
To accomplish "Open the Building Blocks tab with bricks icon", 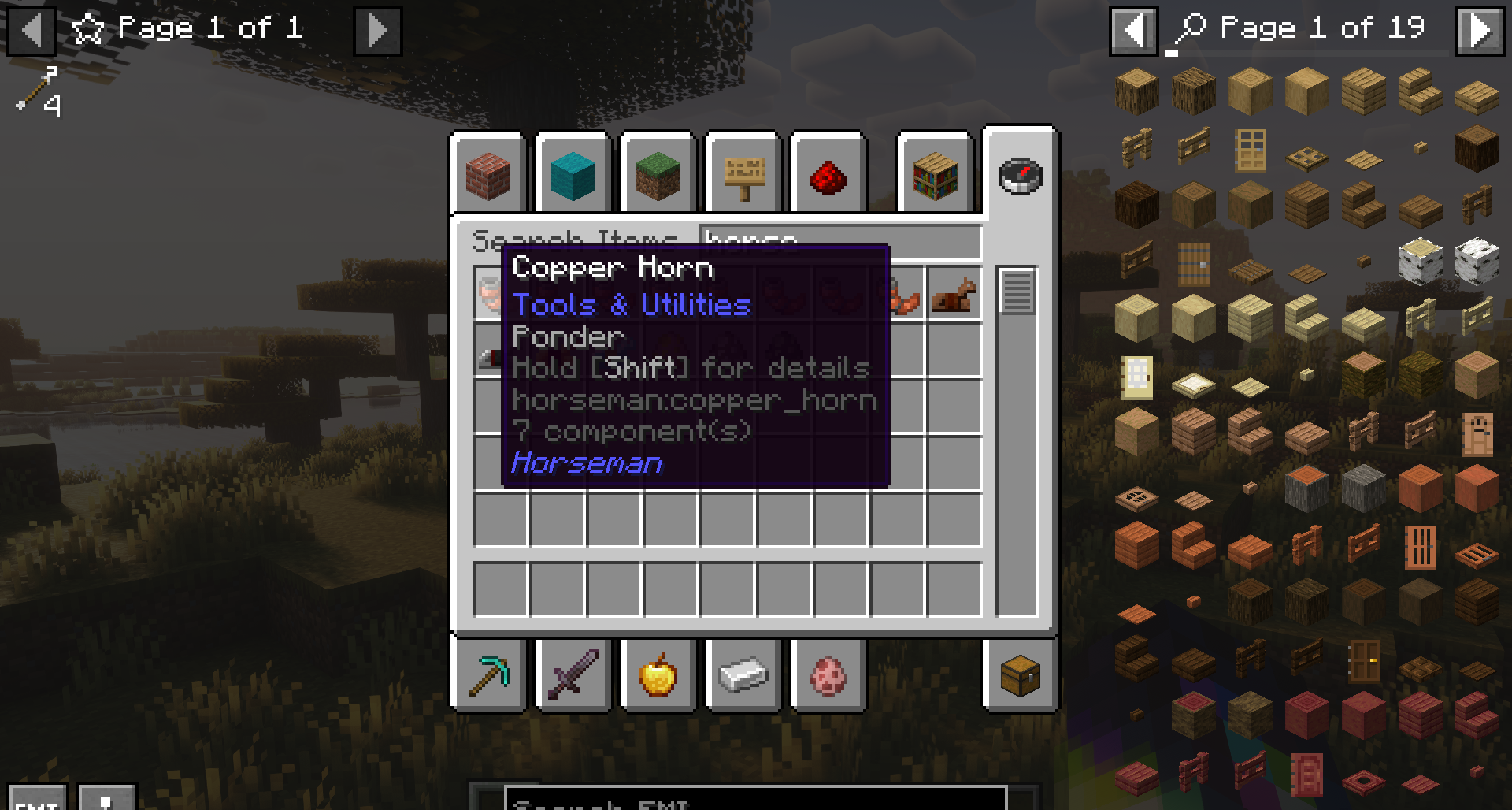I will pos(488,176).
